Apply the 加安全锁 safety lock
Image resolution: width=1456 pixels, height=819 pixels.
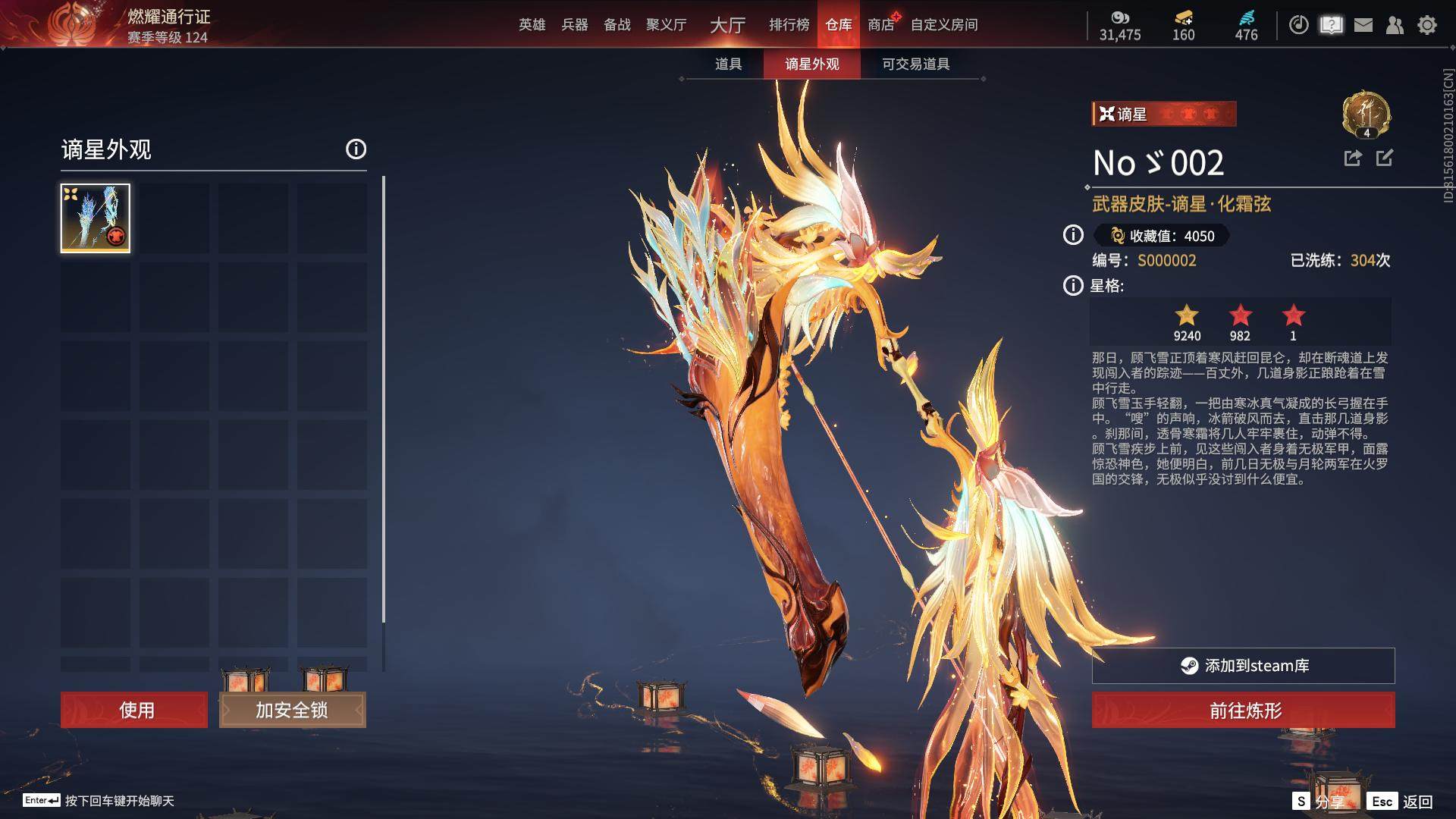[292, 710]
